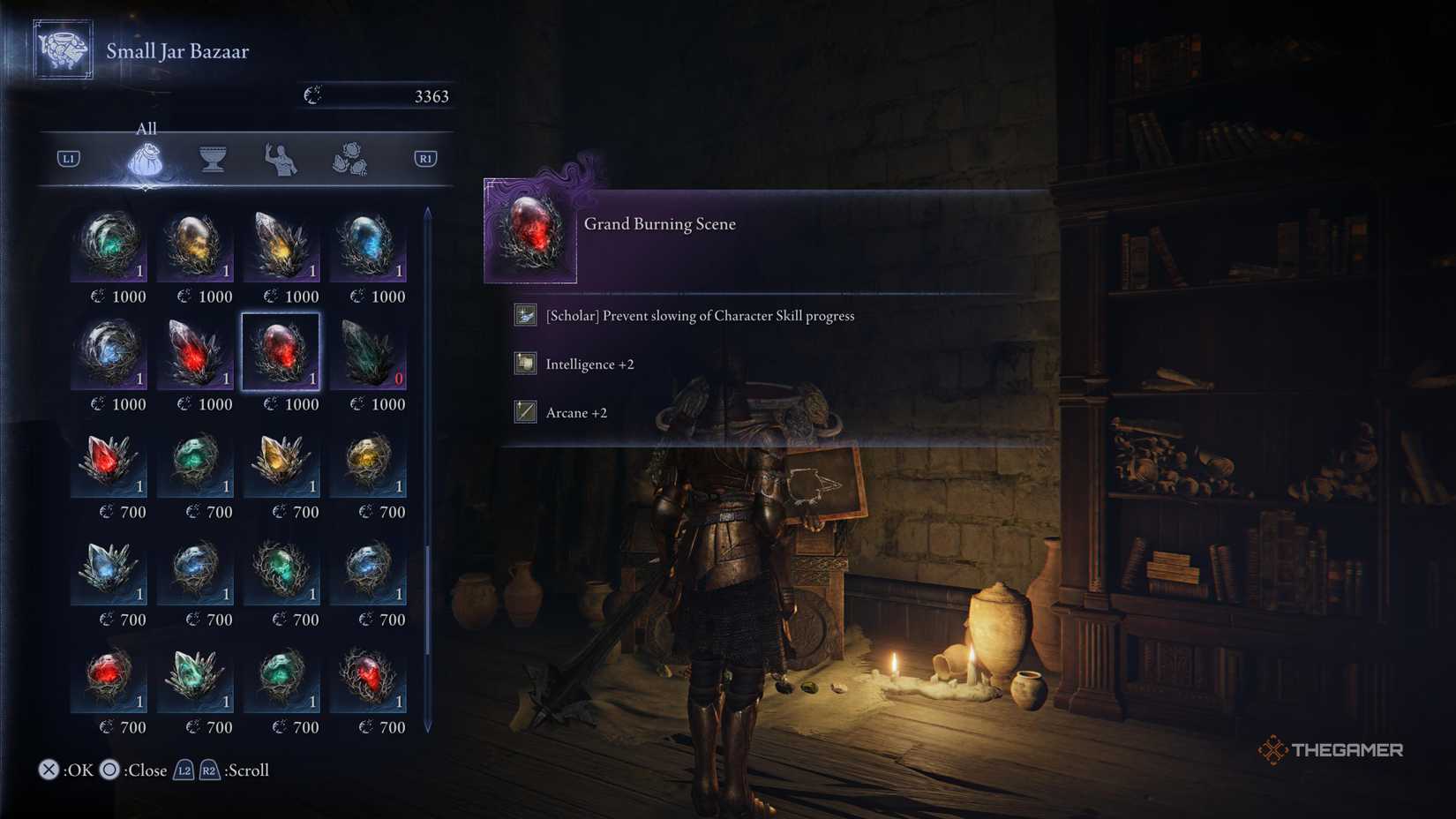Click the Intelligence +2 stat icon
This screenshot has height=819, width=1456.
524,364
